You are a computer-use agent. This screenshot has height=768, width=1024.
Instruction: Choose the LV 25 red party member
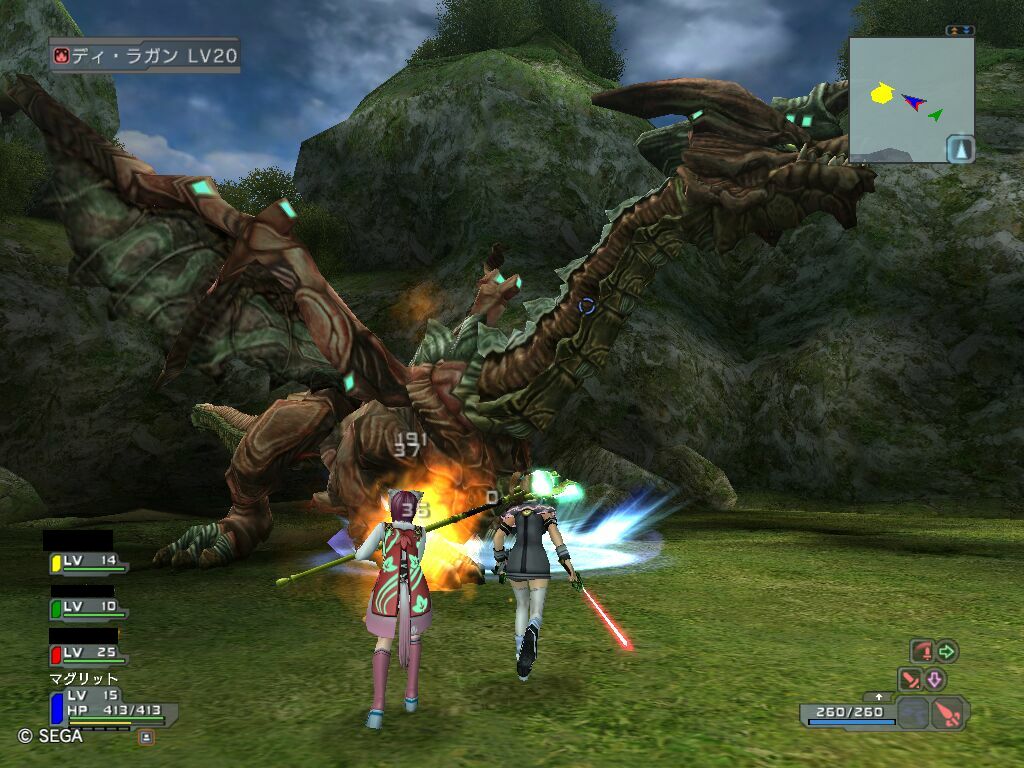click(89, 654)
